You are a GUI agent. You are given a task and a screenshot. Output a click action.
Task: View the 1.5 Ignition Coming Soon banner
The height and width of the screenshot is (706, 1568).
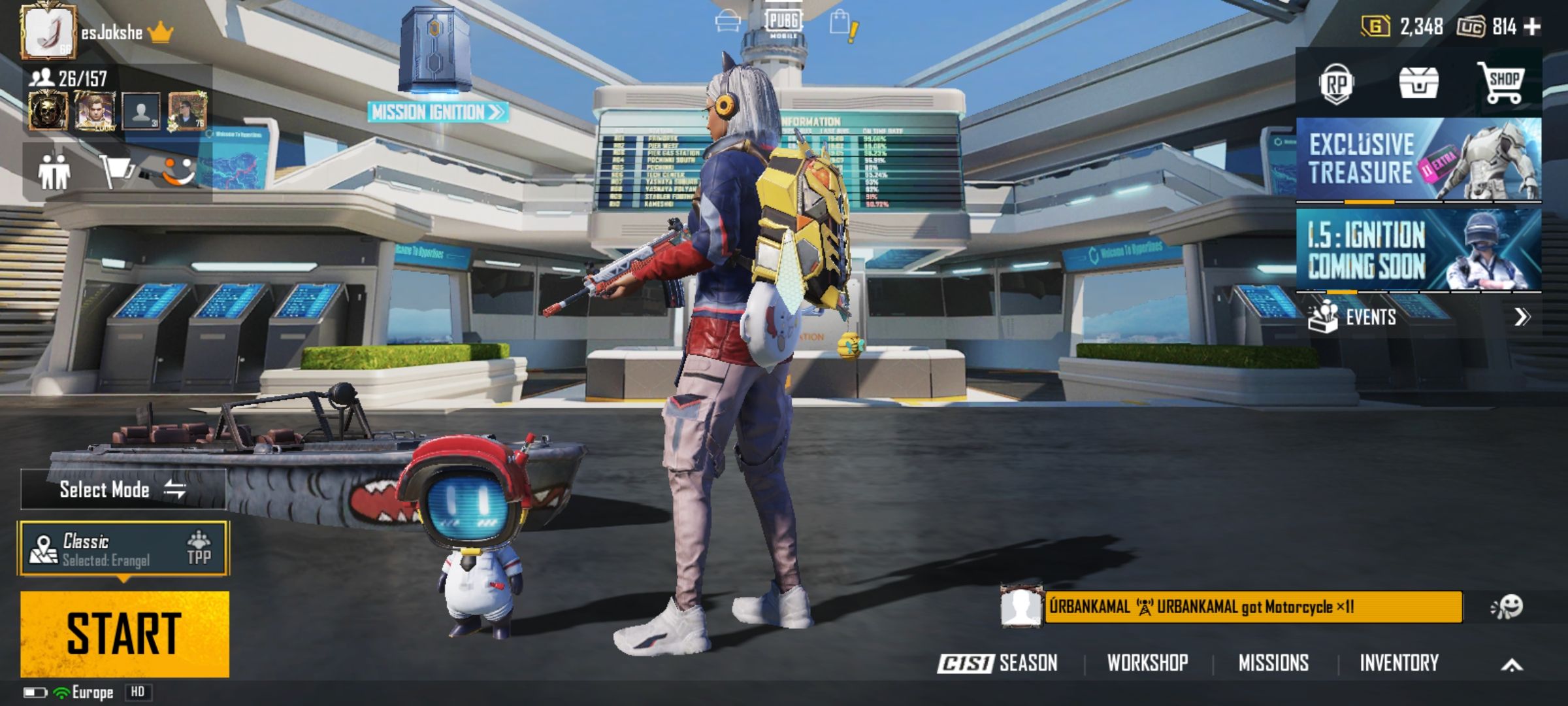point(1418,250)
